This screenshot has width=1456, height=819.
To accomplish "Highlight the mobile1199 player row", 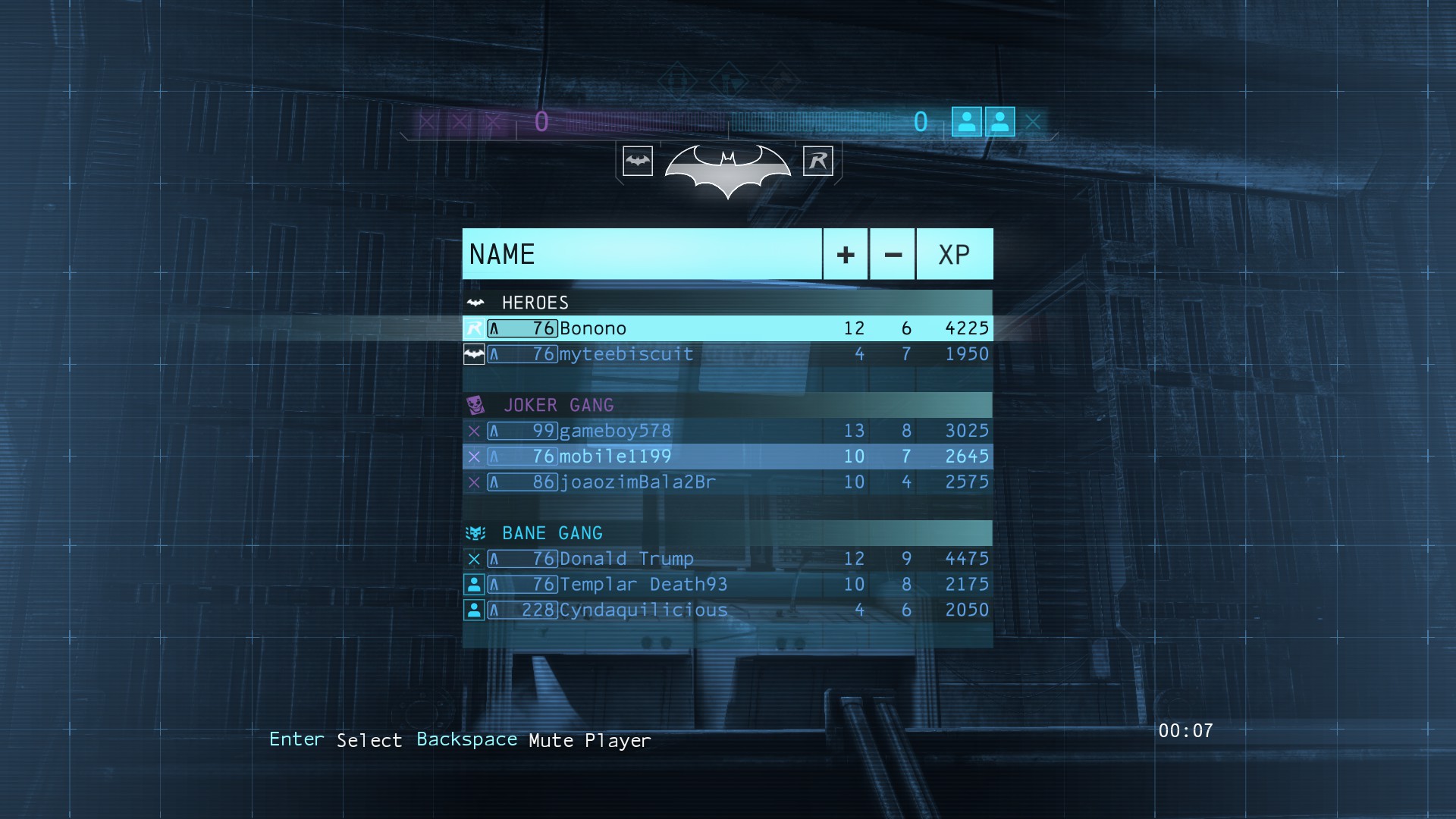I will click(726, 457).
